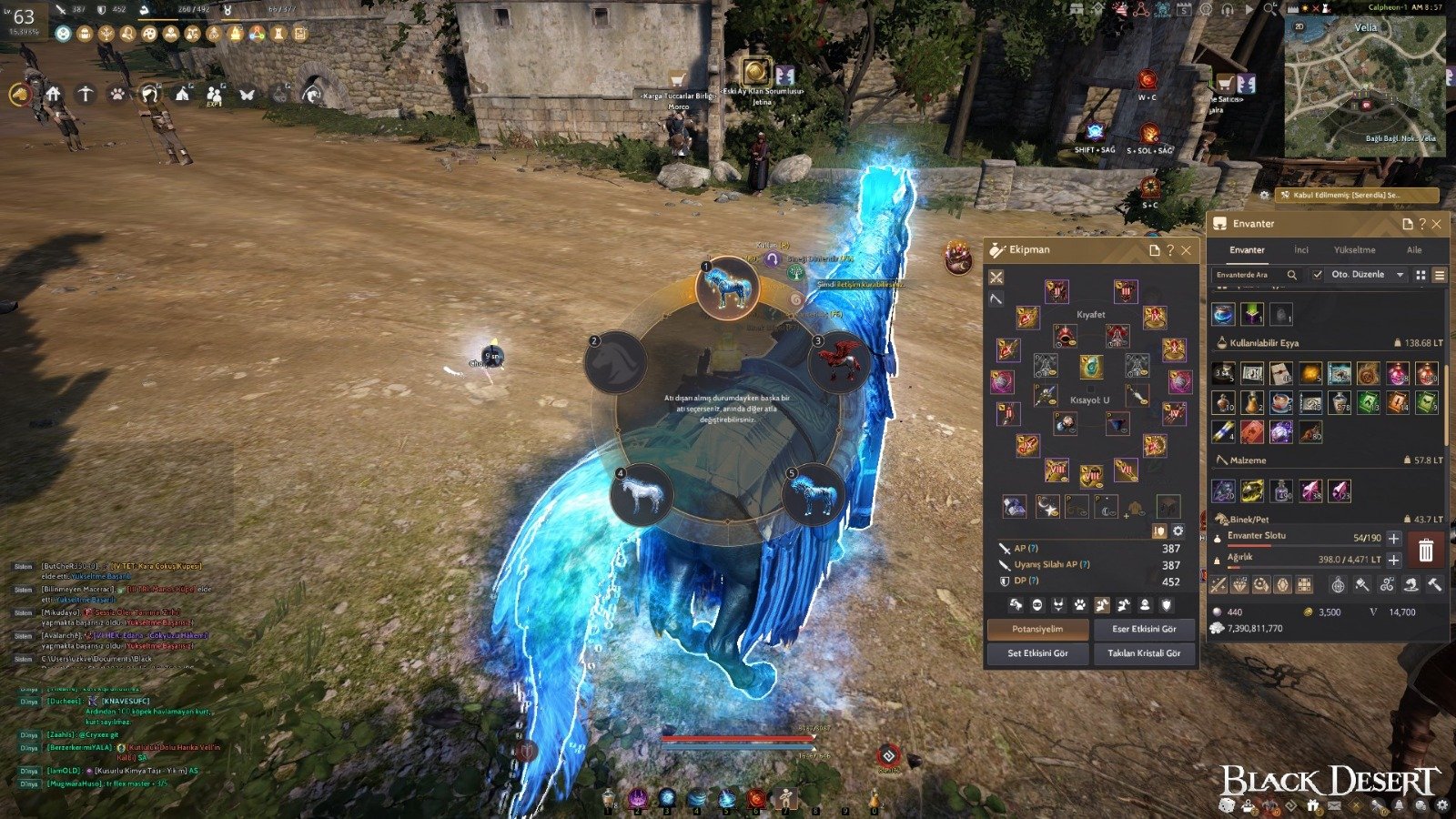The height and width of the screenshot is (819, 1456).
Task: Expand Envanter Slotu with plus button
Action: coord(1393,539)
